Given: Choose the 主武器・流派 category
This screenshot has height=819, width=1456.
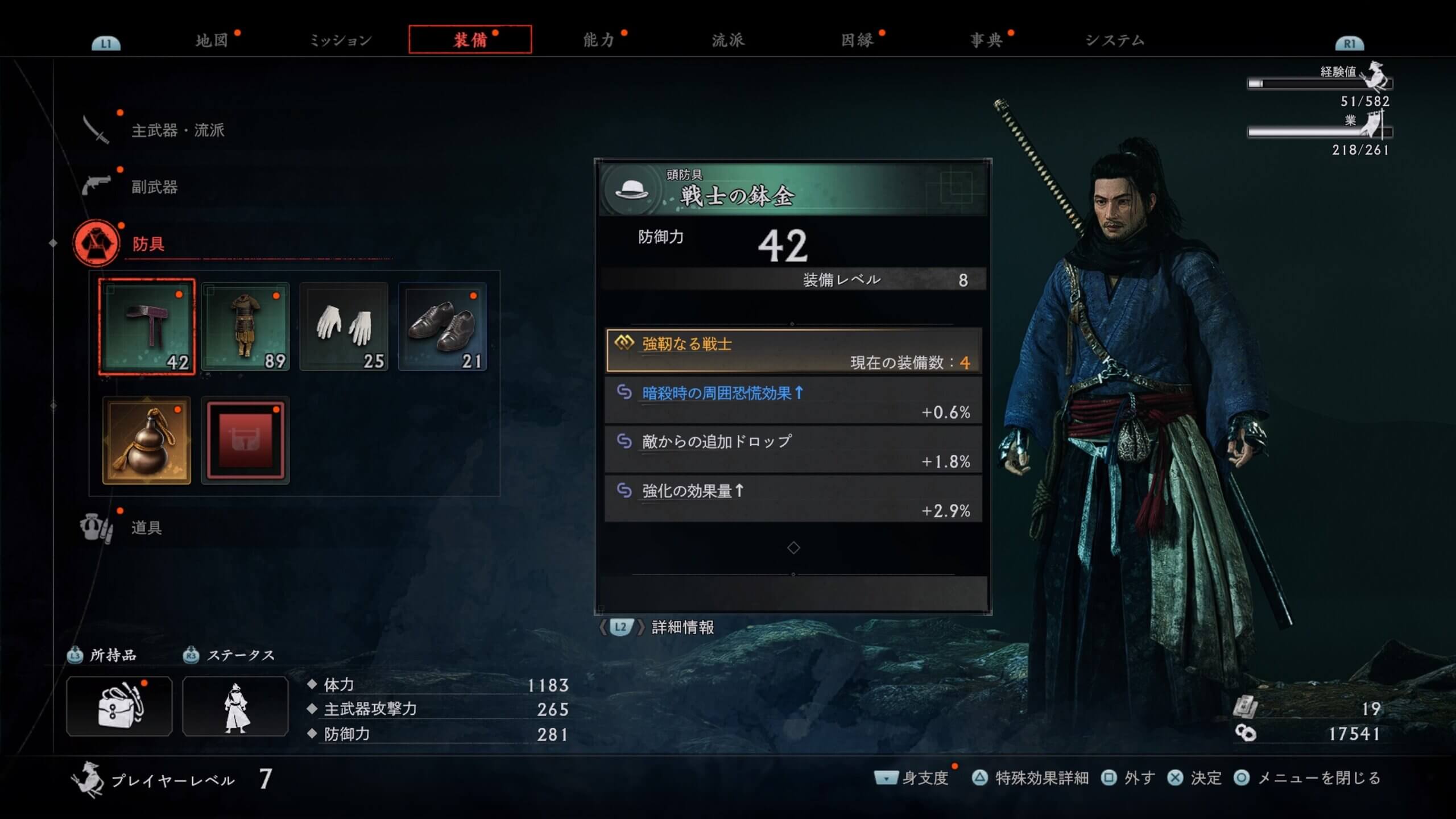Looking at the screenshot, I should [x=177, y=130].
